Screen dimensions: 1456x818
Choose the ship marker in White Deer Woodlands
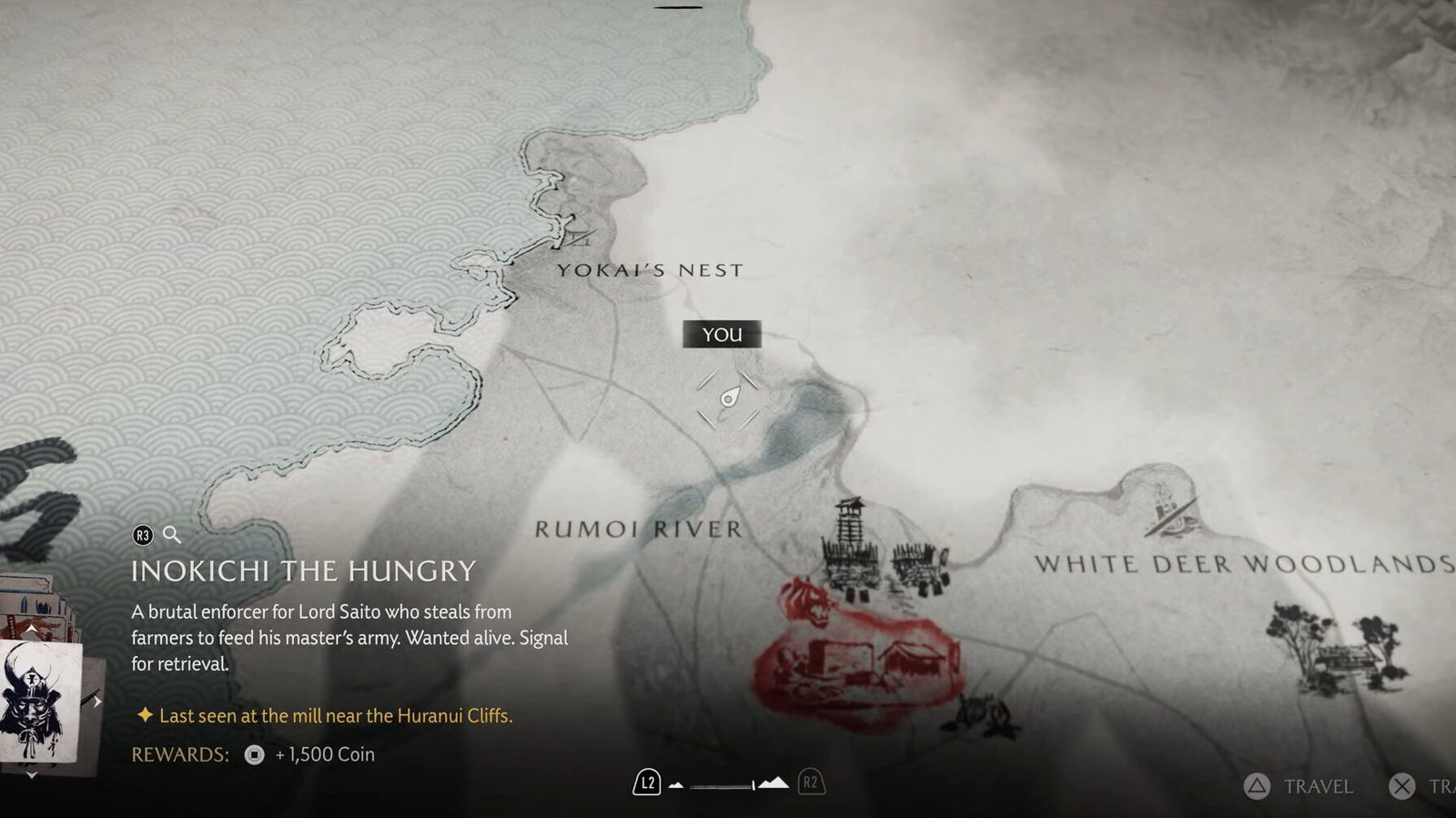coord(1169,511)
